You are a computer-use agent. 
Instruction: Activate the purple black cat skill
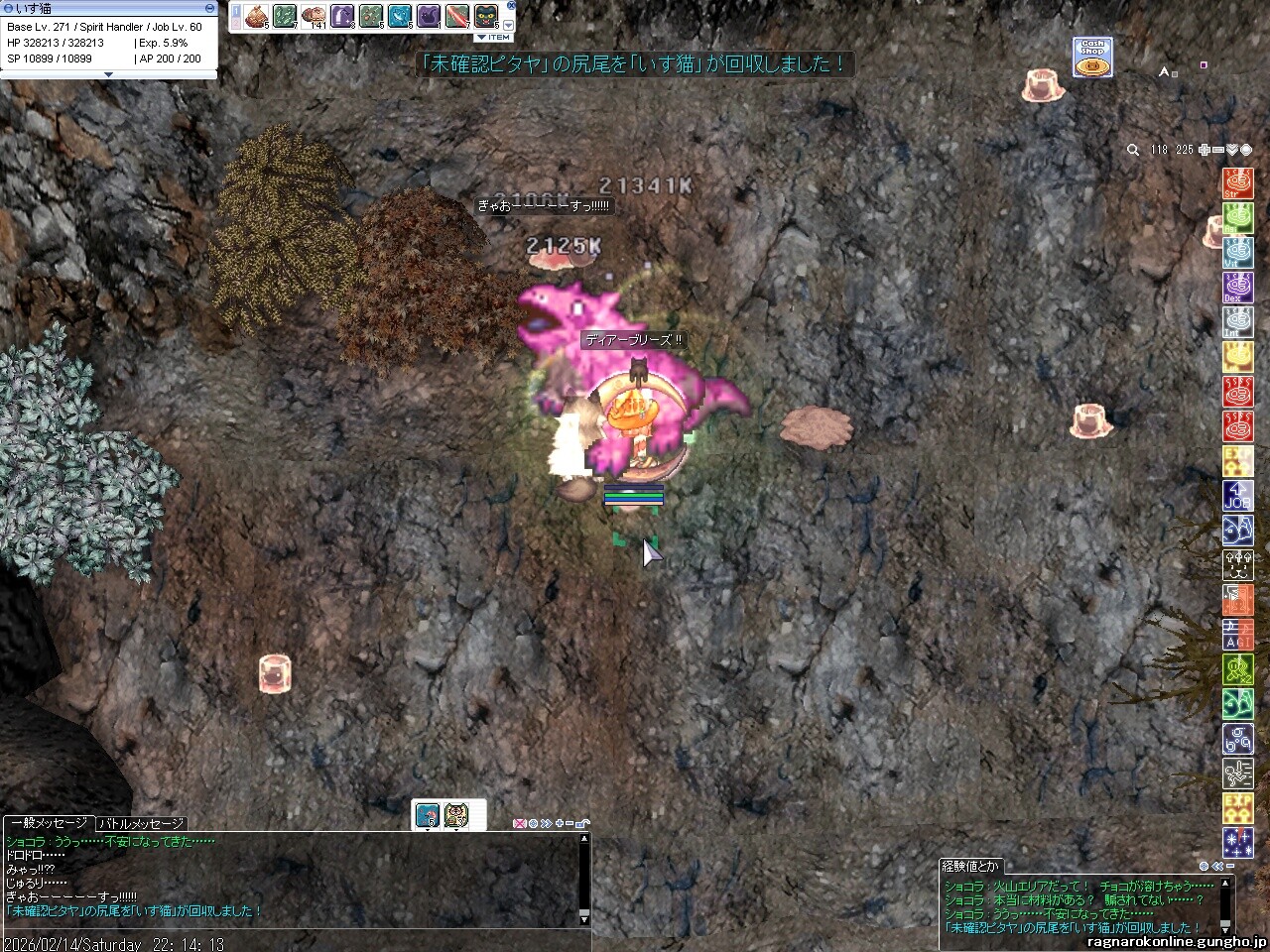click(429, 16)
